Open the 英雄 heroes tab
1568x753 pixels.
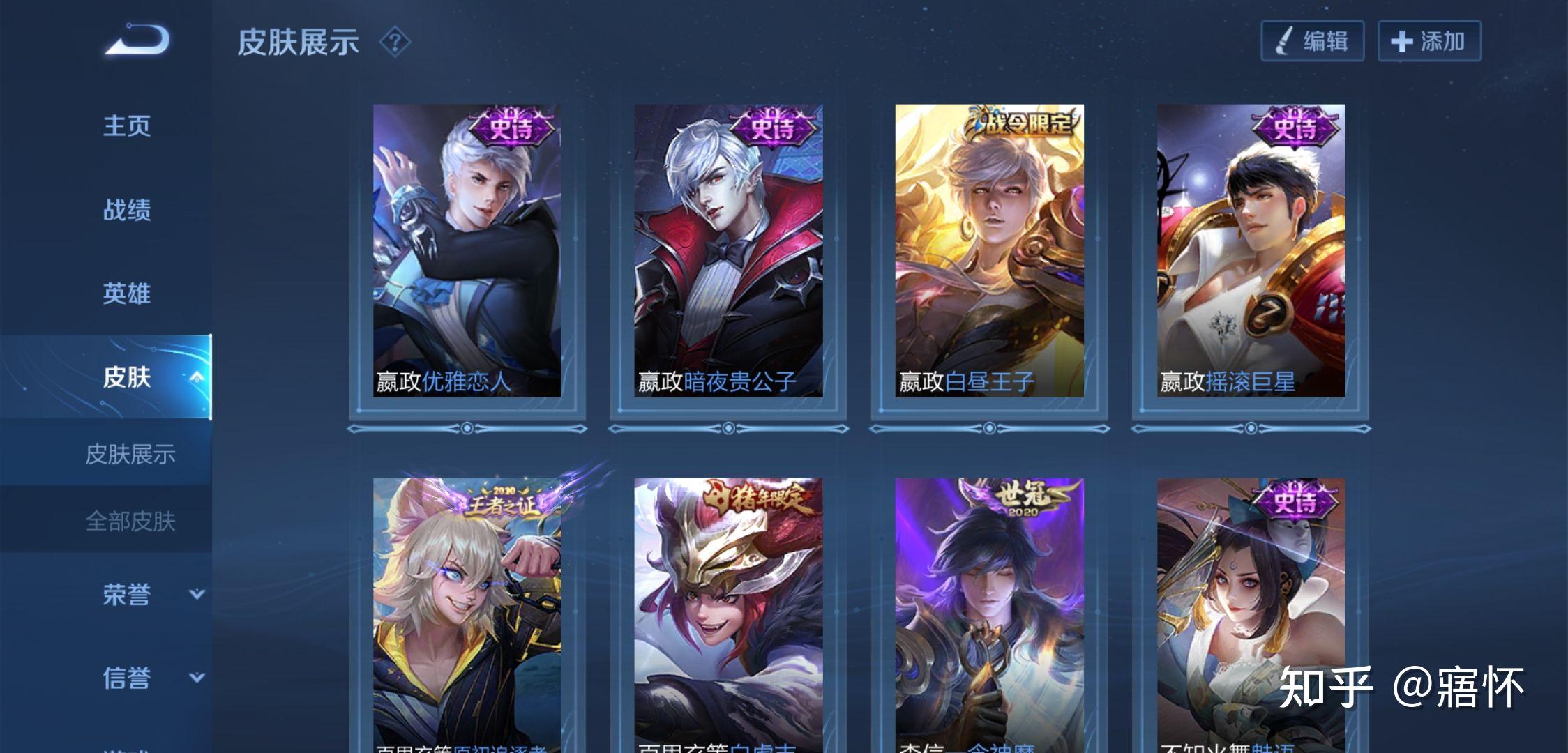coord(127,294)
